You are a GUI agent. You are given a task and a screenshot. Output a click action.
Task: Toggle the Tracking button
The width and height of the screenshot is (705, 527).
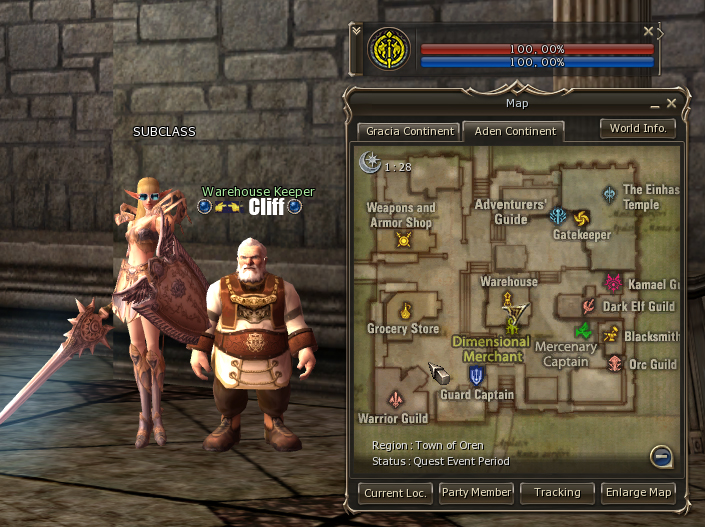point(557,492)
